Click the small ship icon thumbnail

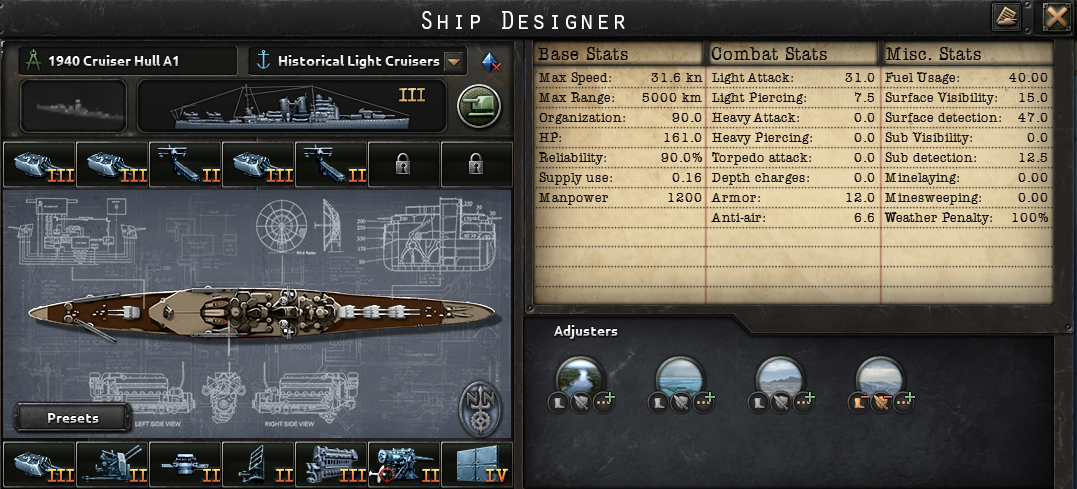click(73, 107)
